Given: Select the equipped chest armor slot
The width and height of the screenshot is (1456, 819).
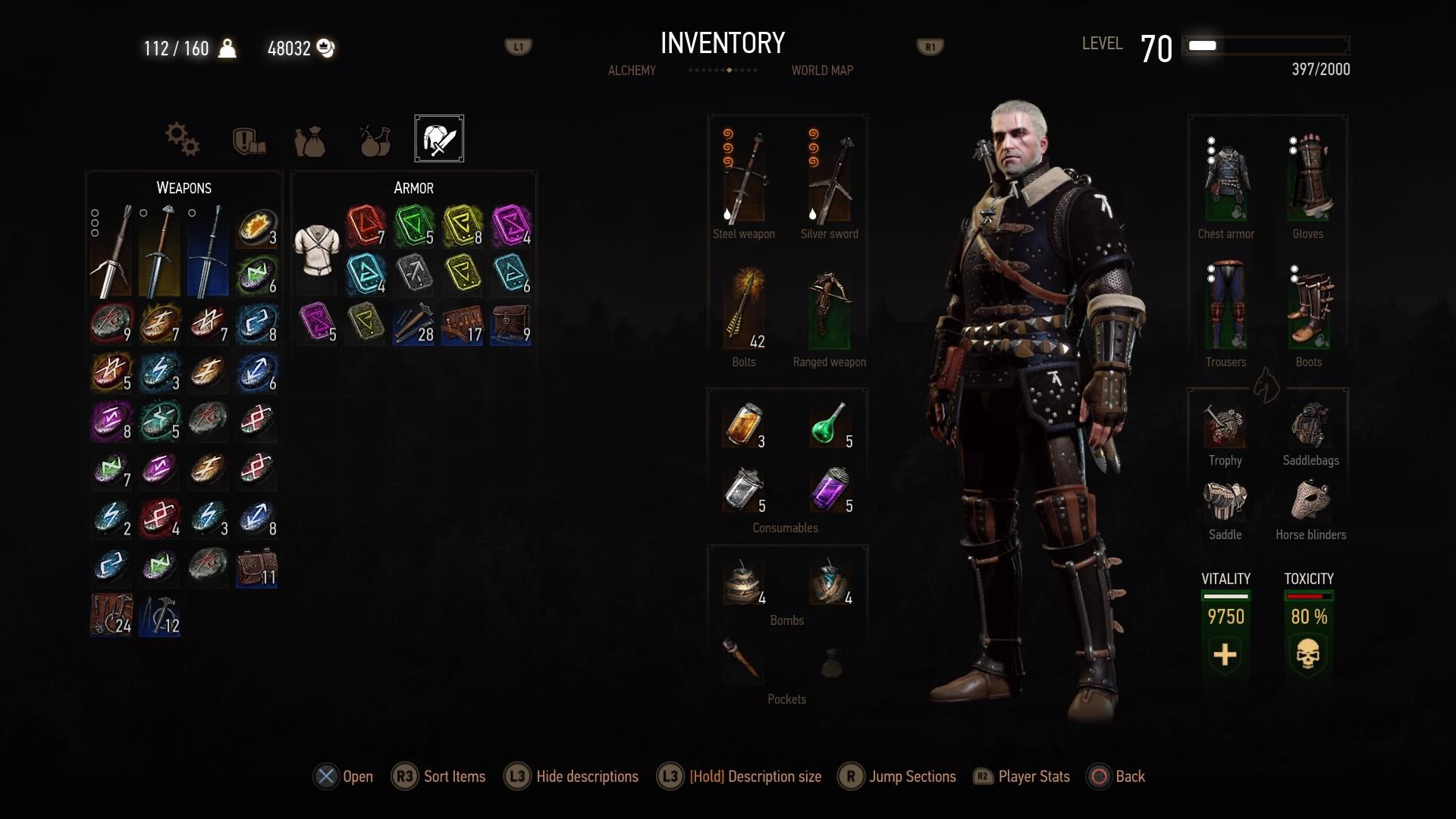Looking at the screenshot, I should [x=1225, y=180].
